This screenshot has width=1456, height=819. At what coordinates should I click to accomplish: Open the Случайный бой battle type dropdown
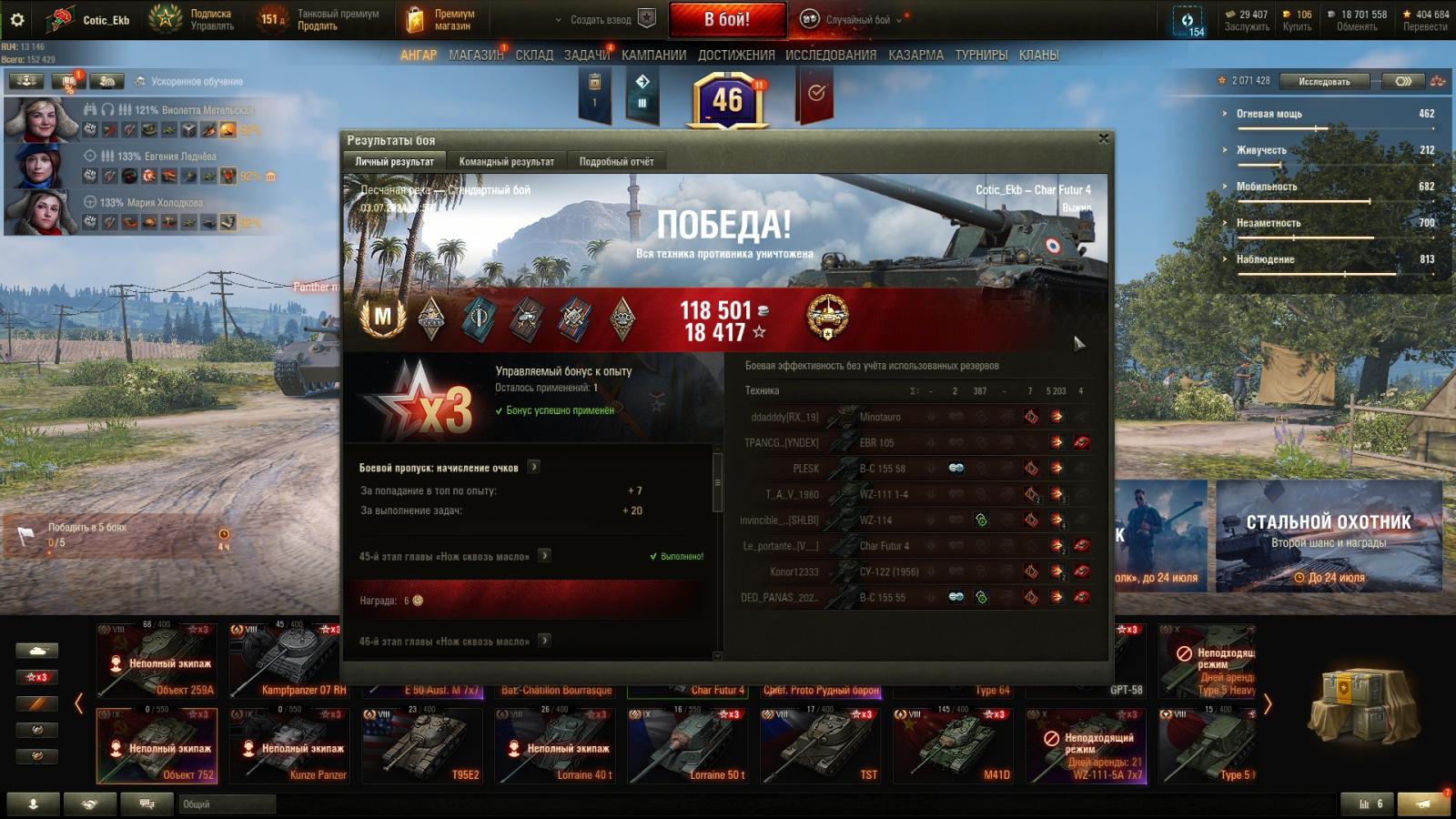coord(855,19)
